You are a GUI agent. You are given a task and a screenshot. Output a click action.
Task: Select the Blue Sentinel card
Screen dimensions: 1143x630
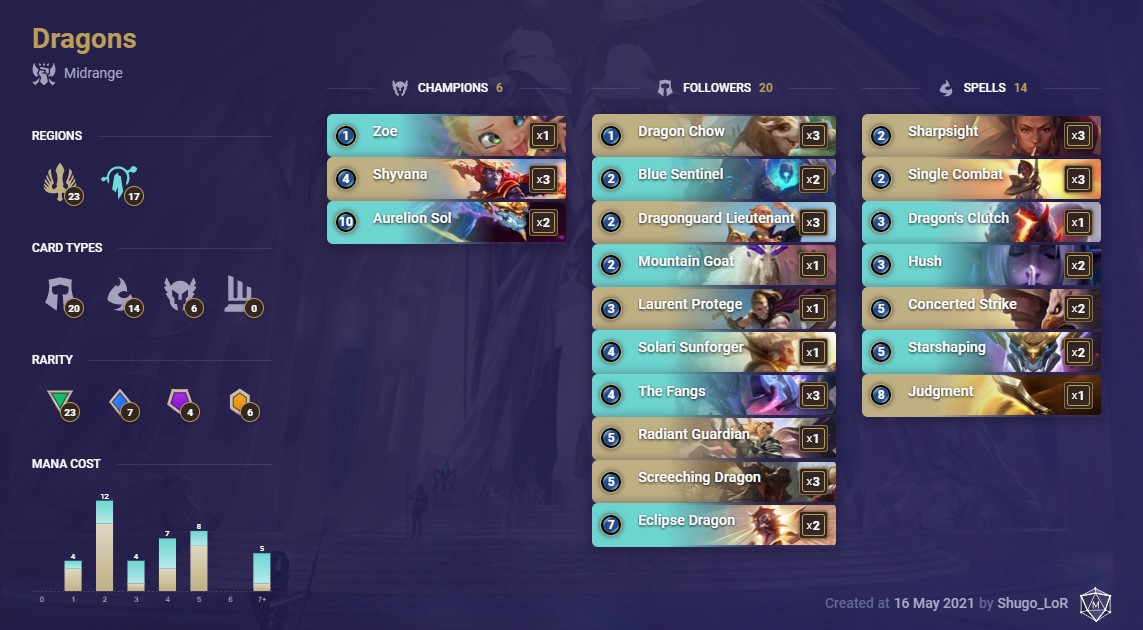(x=712, y=178)
